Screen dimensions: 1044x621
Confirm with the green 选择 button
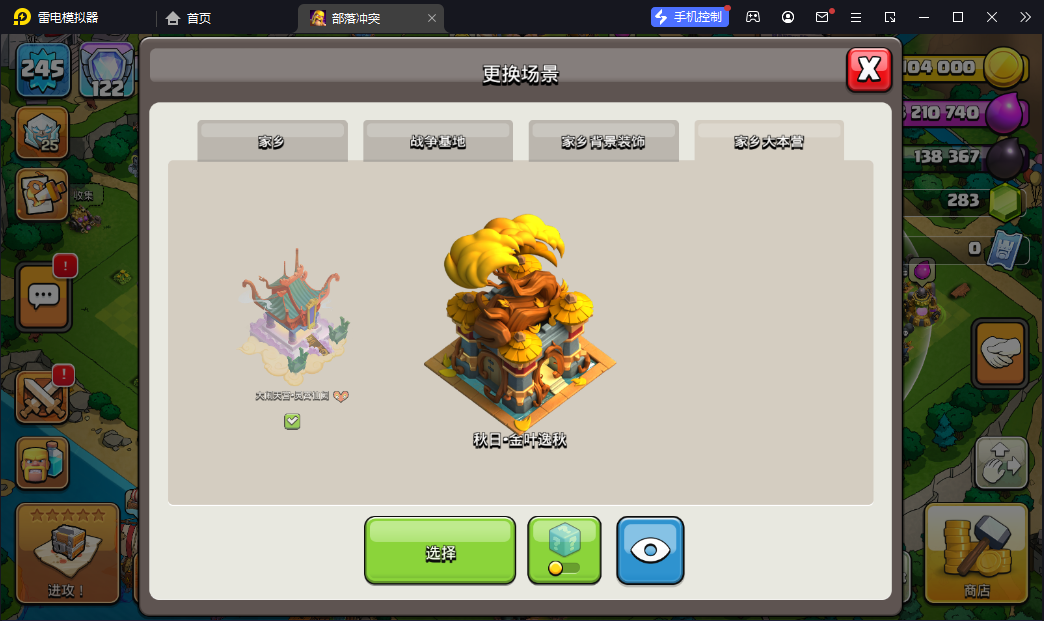click(x=440, y=550)
